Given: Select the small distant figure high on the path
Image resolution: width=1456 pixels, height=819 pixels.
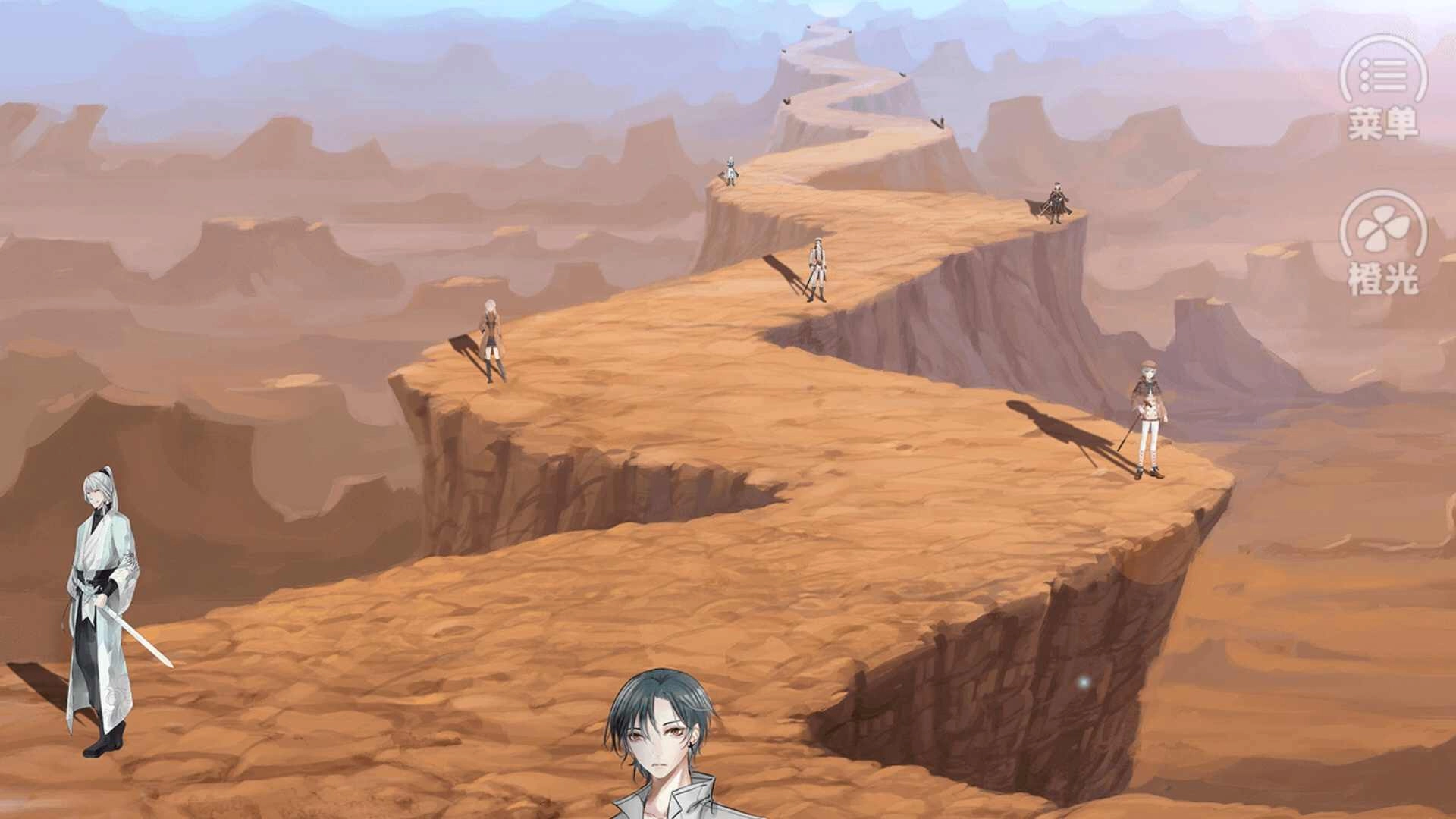Looking at the screenshot, I should [x=730, y=171].
